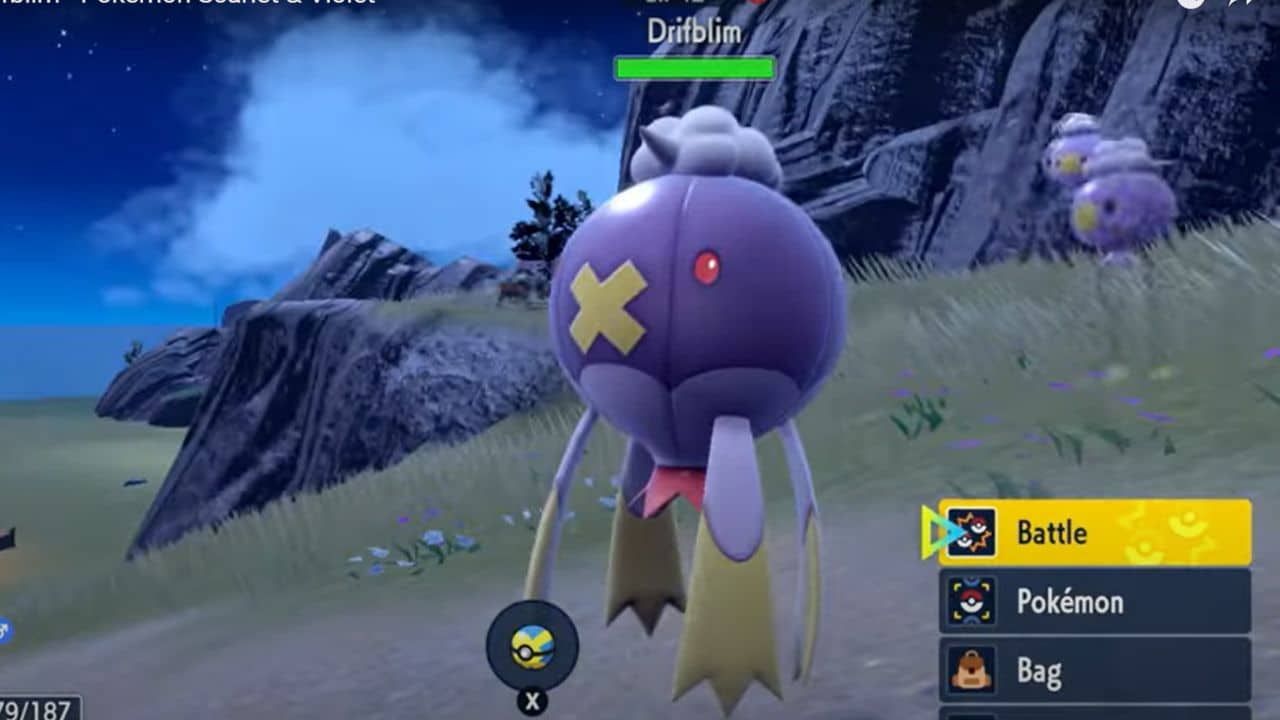This screenshot has height=720, width=1280.
Task: Open the Bag via its backpack icon
Action: (x=971, y=668)
